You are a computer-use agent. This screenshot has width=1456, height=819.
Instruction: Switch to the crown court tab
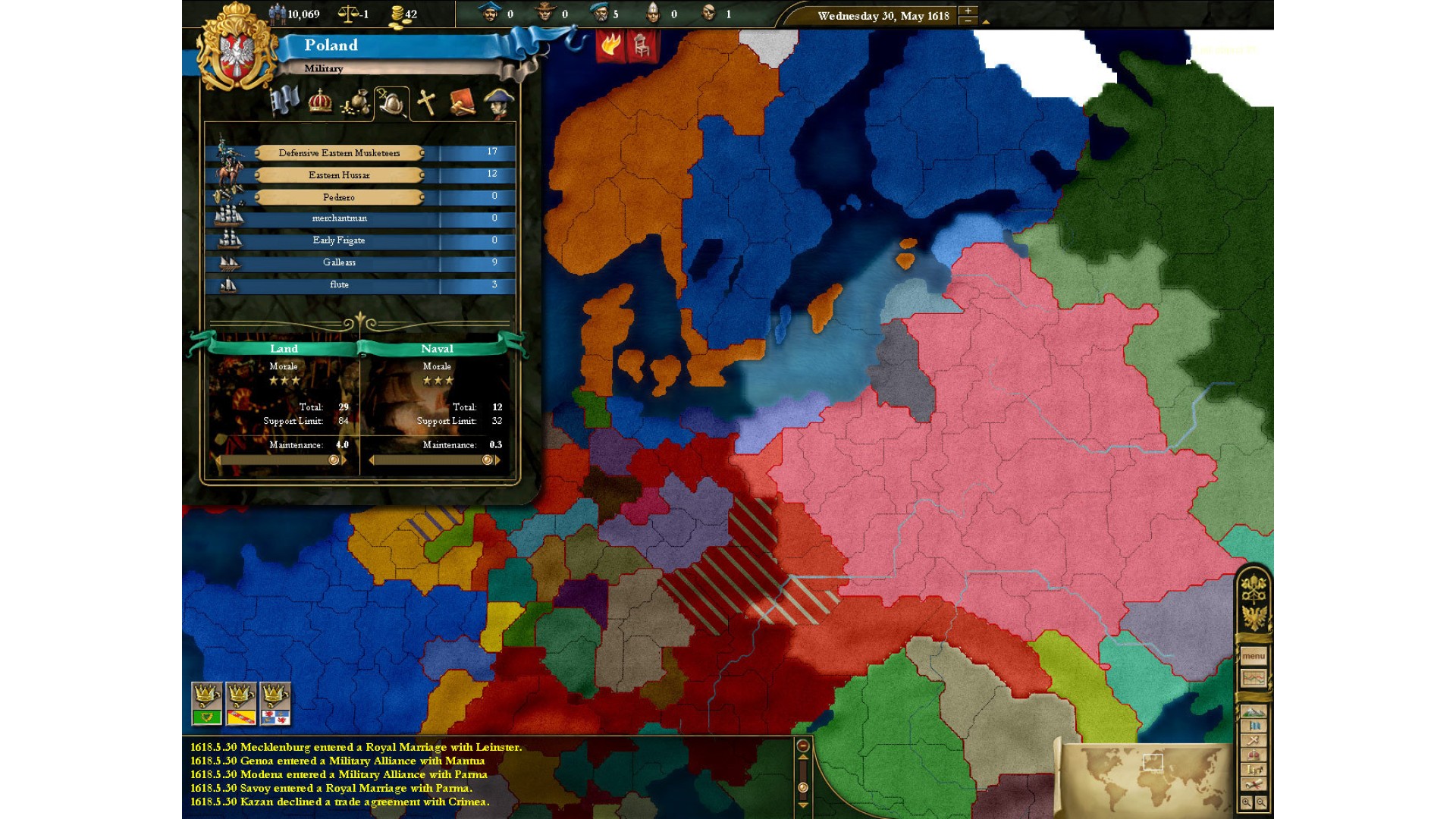[320, 102]
